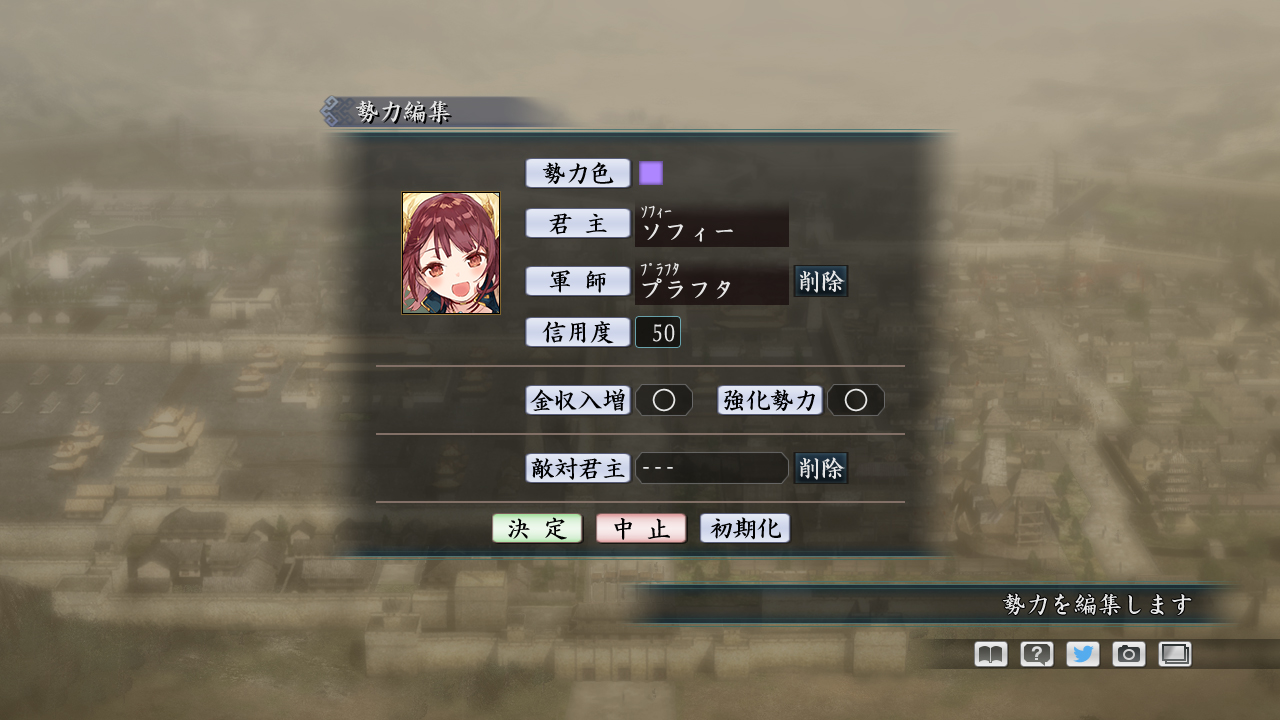Open the 君主 ruler selection showing ソフィー
Screen dimensions: 1280x720
pyautogui.click(x=711, y=225)
